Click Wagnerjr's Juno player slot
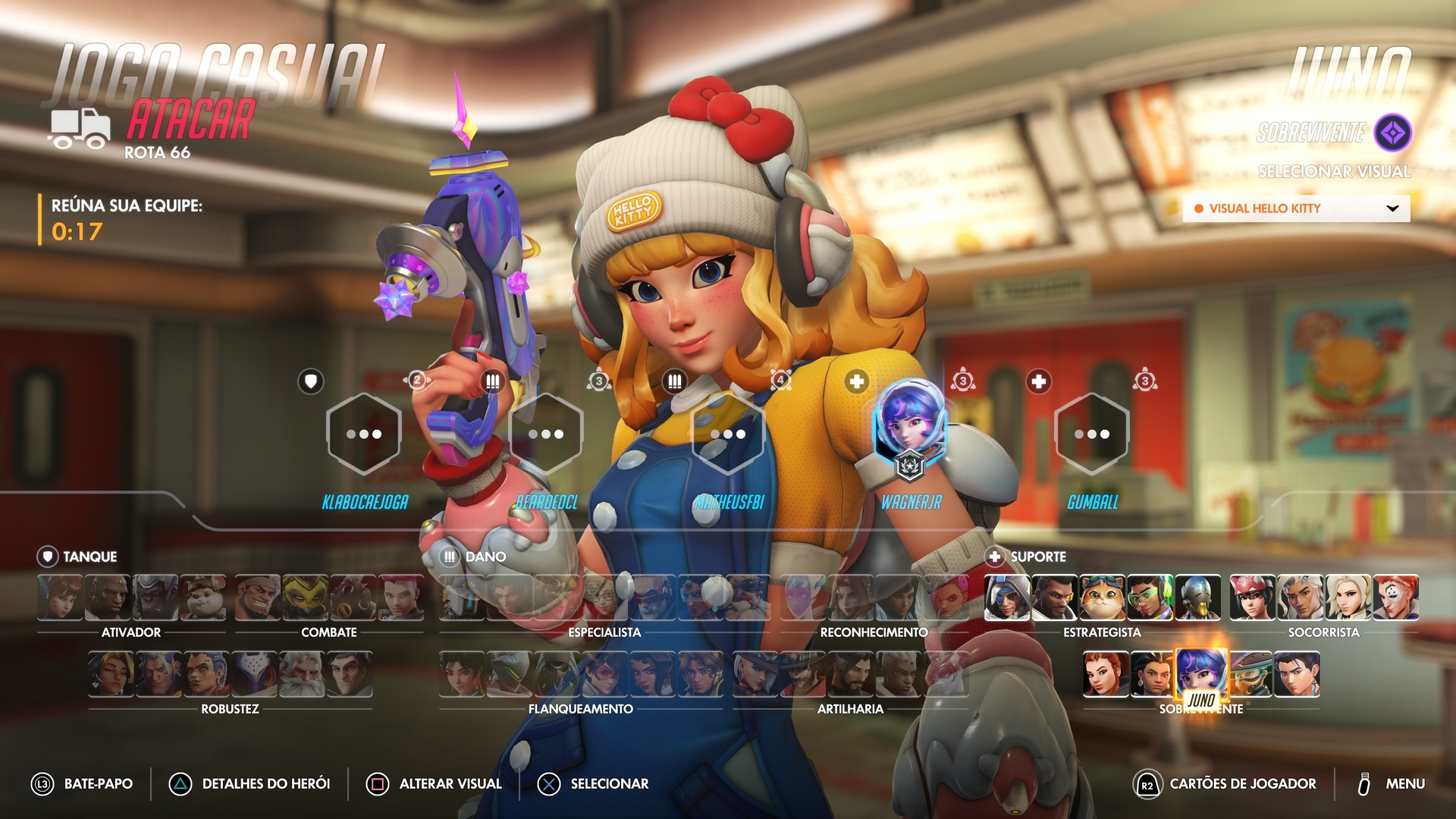The width and height of the screenshot is (1456, 819). pos(910,432)
